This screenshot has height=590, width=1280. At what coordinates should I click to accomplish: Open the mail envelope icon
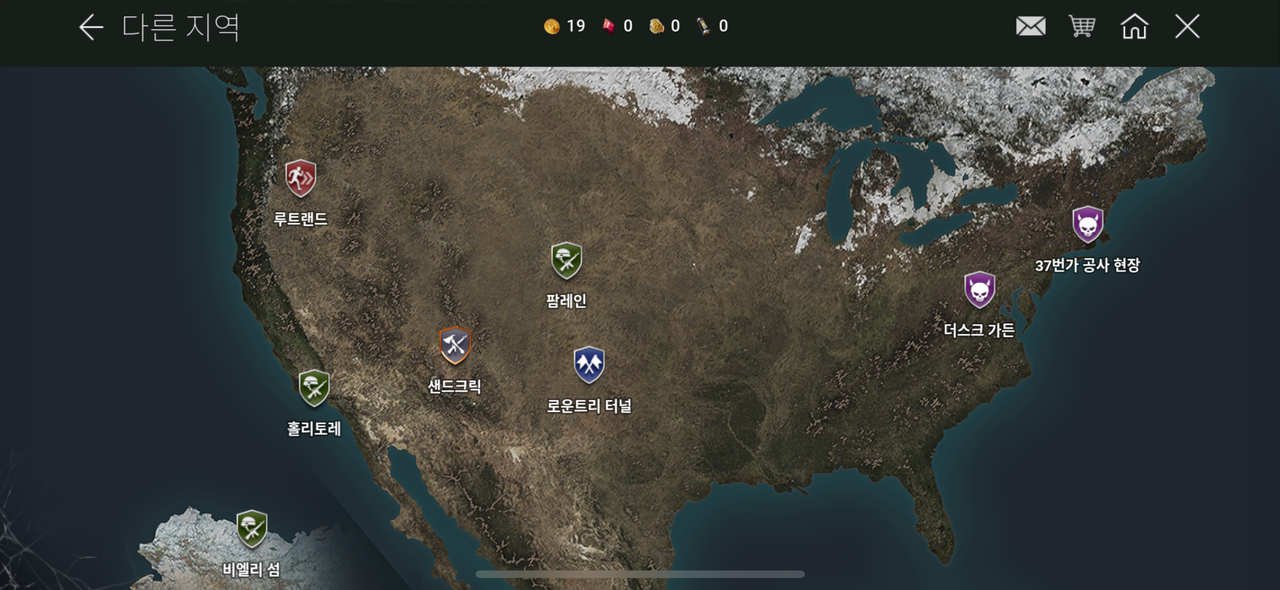(1030, 27)
